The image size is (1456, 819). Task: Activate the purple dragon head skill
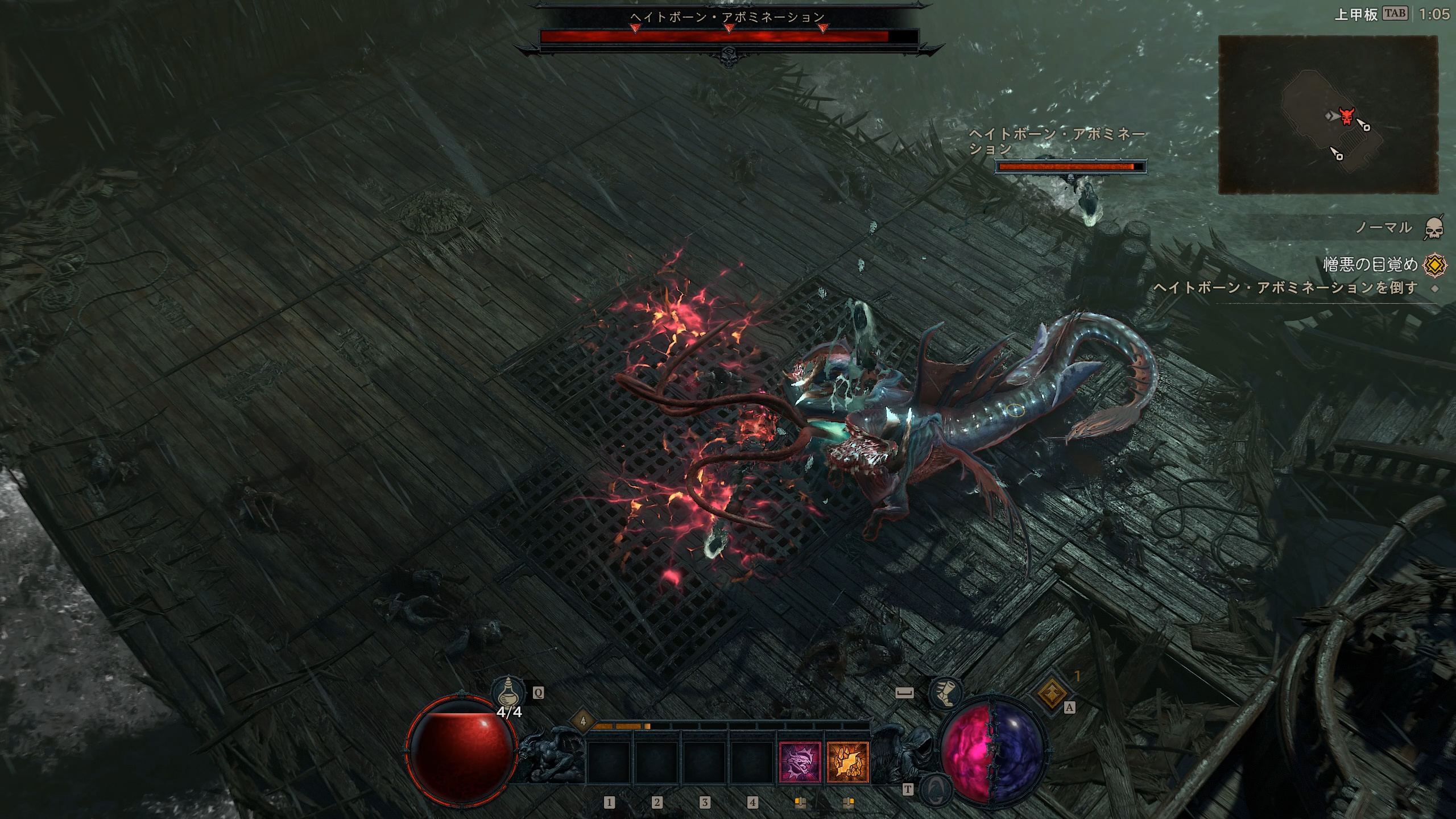tap(800, 762)
